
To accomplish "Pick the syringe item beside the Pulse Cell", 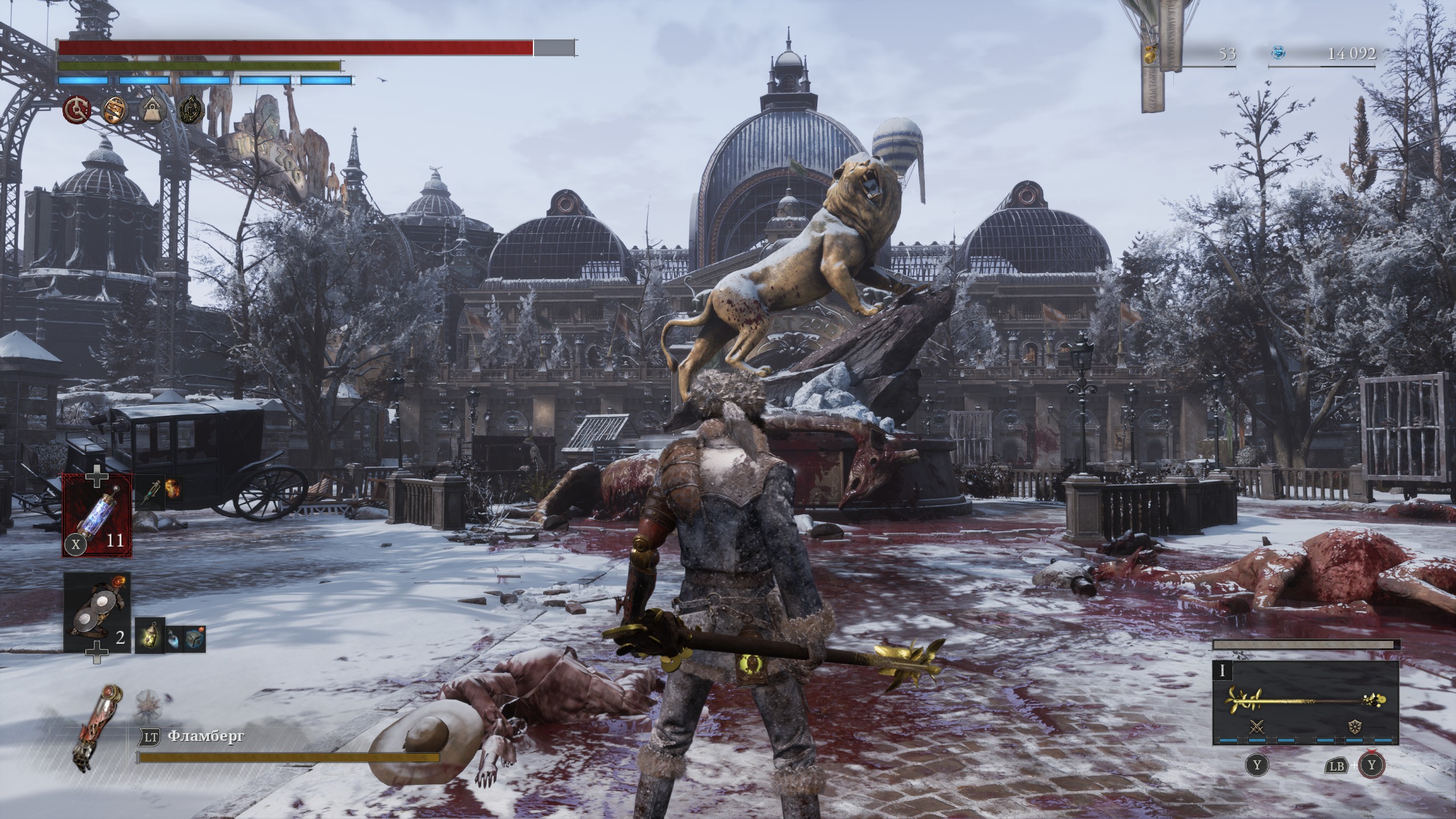I will 149,491.
